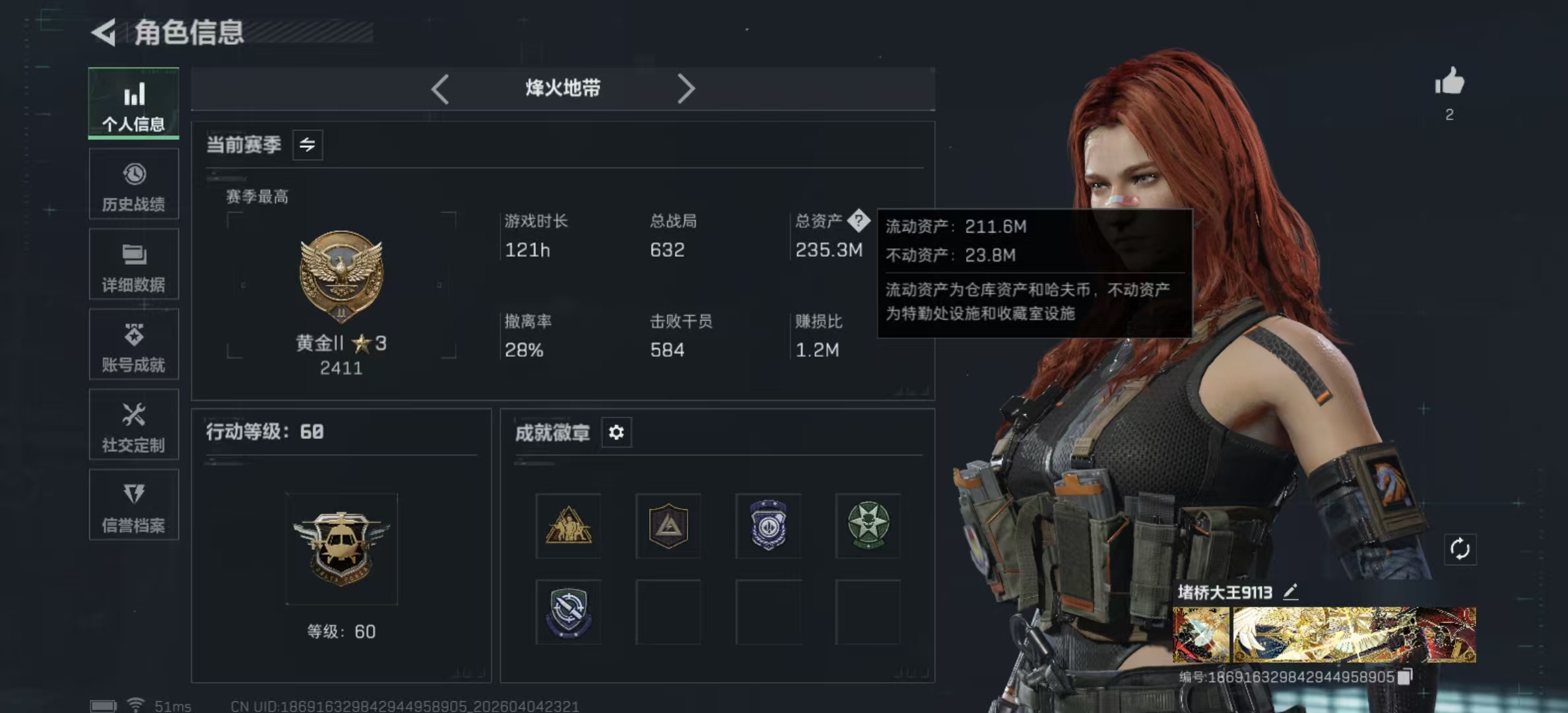Give a thumbs-up like to this profile
The image size is (1568, 713).
[x=1449, y=83]
